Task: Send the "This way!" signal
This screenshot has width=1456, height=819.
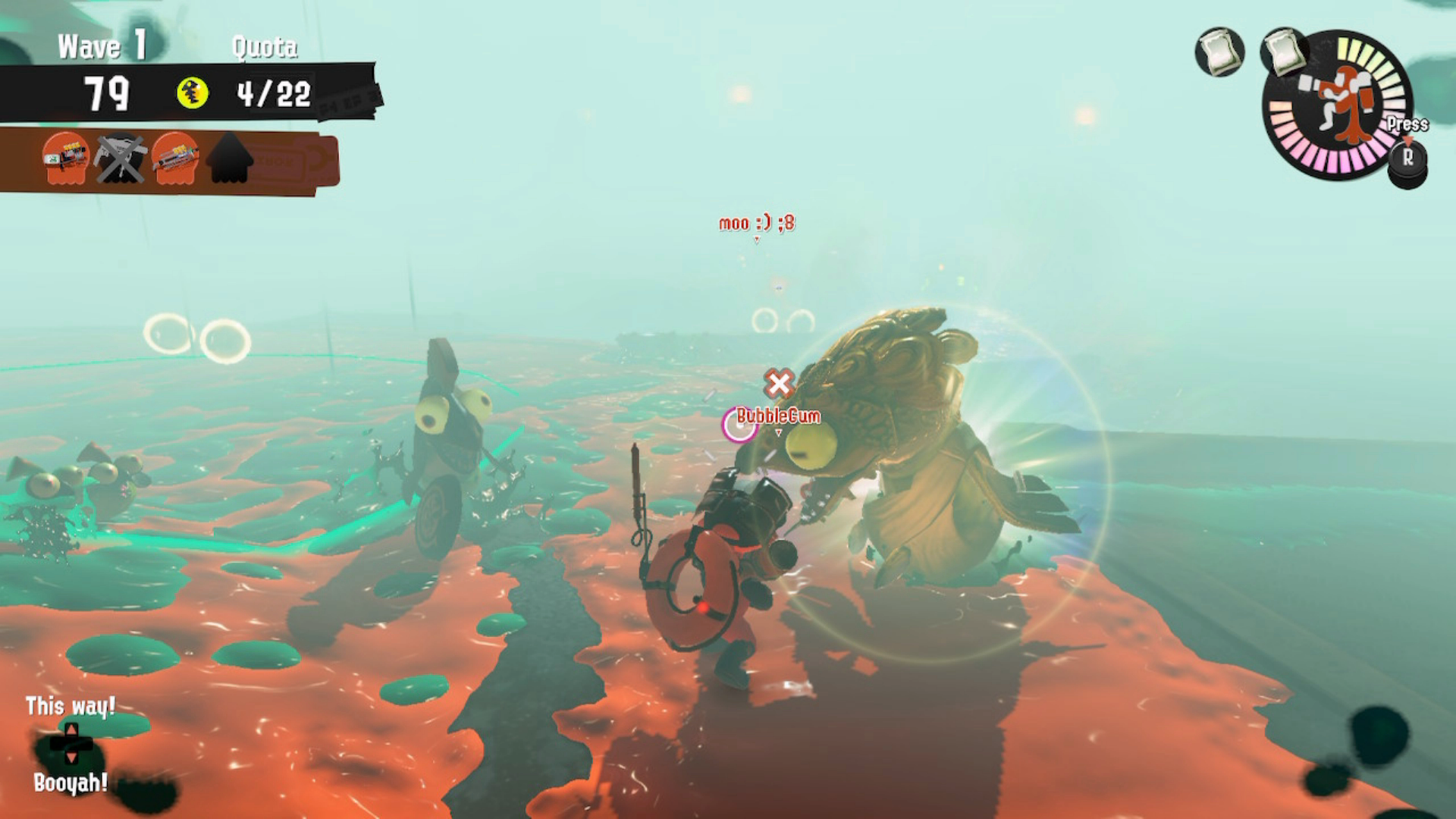Action: 70,706
